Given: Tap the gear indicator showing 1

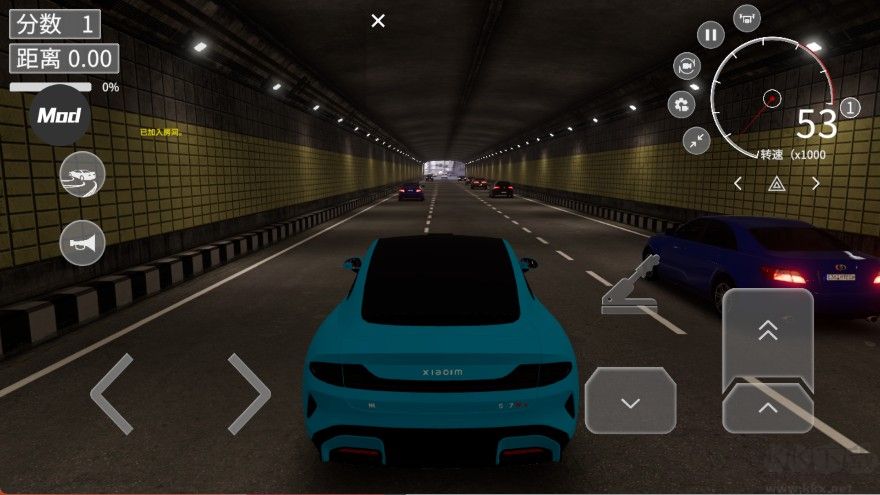Looking at the screenshot, I should [x=850, y=107].
